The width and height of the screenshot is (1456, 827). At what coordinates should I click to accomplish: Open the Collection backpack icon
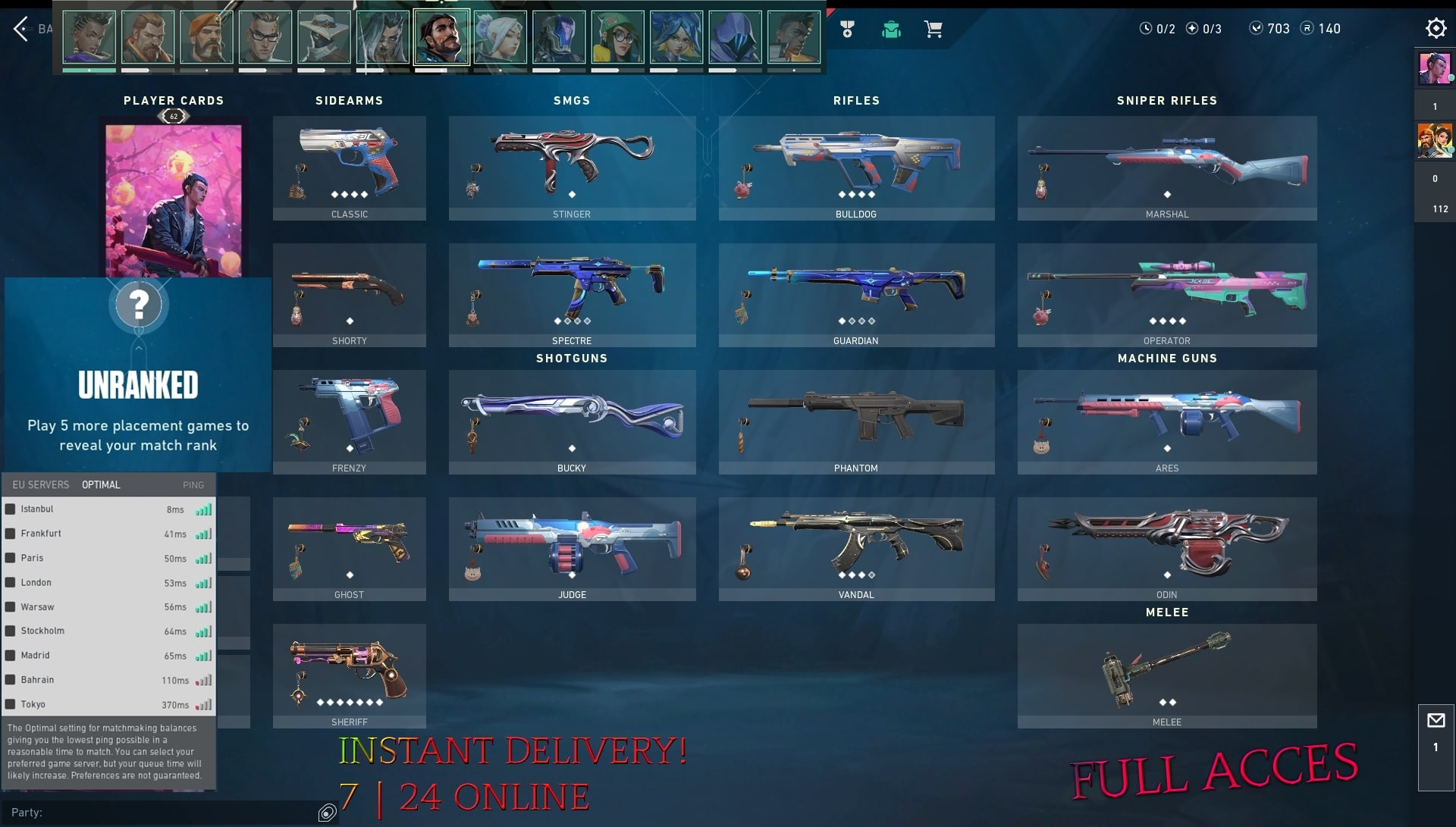[890, 29]
